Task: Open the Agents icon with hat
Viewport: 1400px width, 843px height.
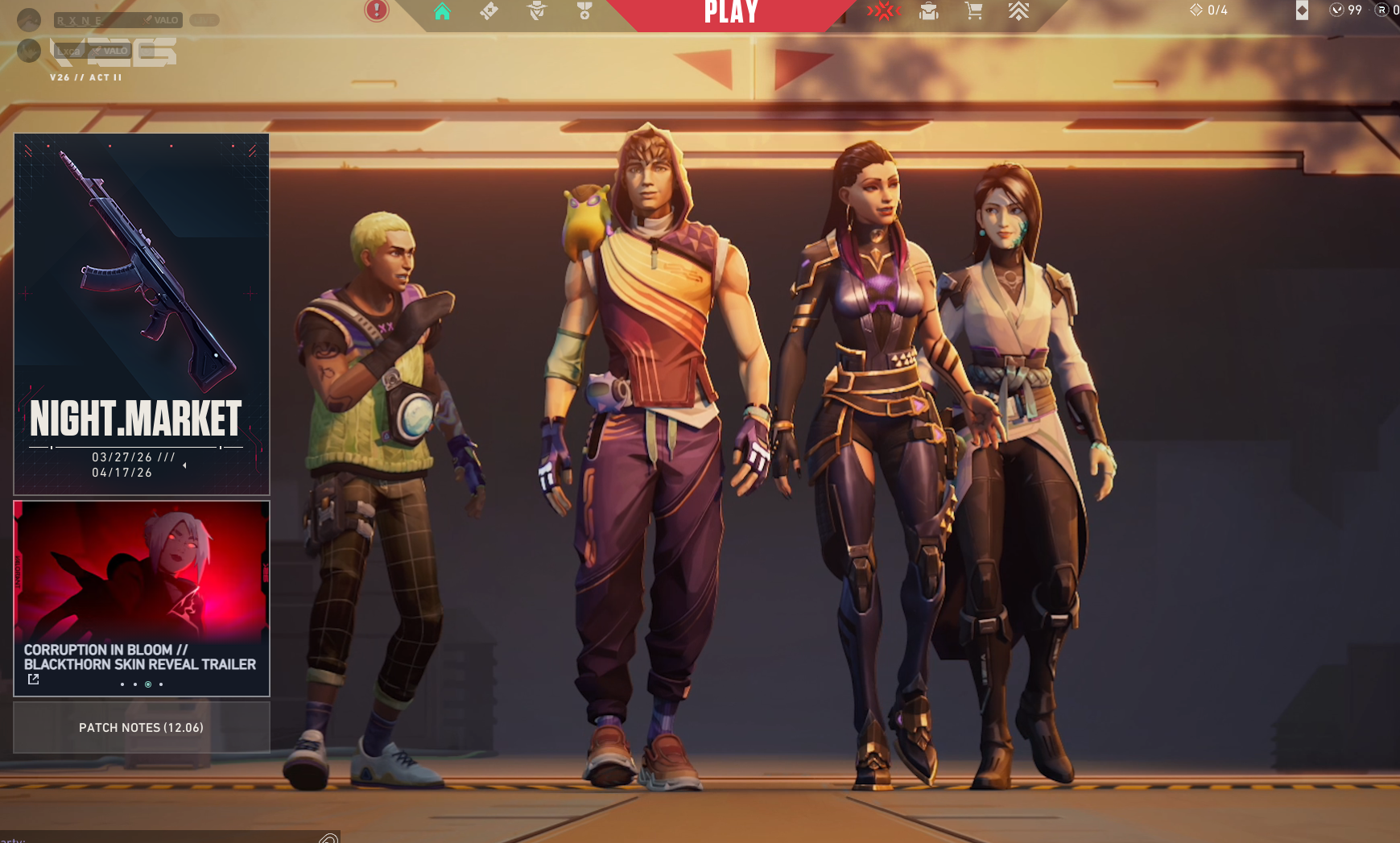Action: click(x=537, y=11)
